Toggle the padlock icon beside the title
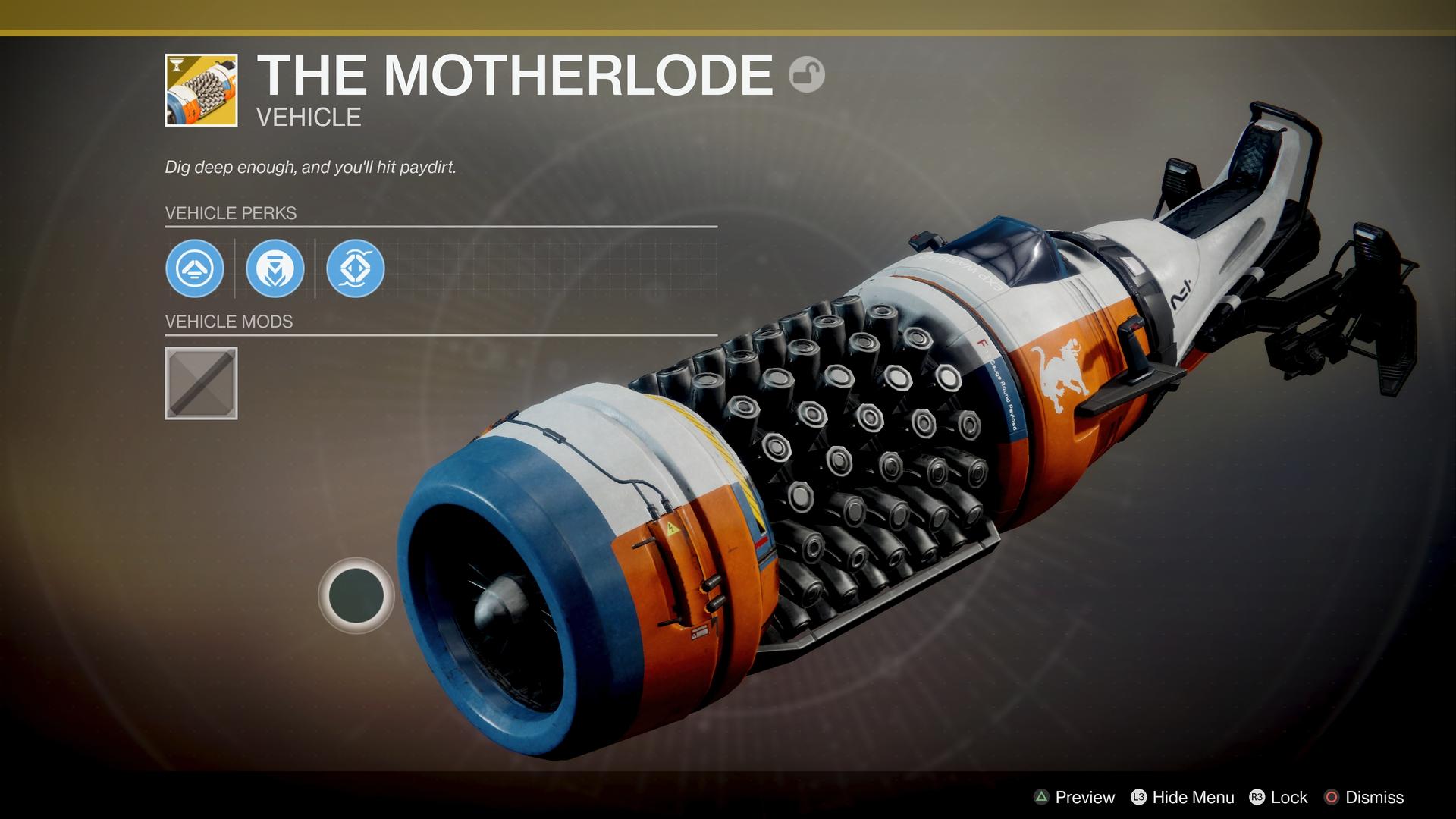Viewport: 1456px width, 819px height. point(806,75)
